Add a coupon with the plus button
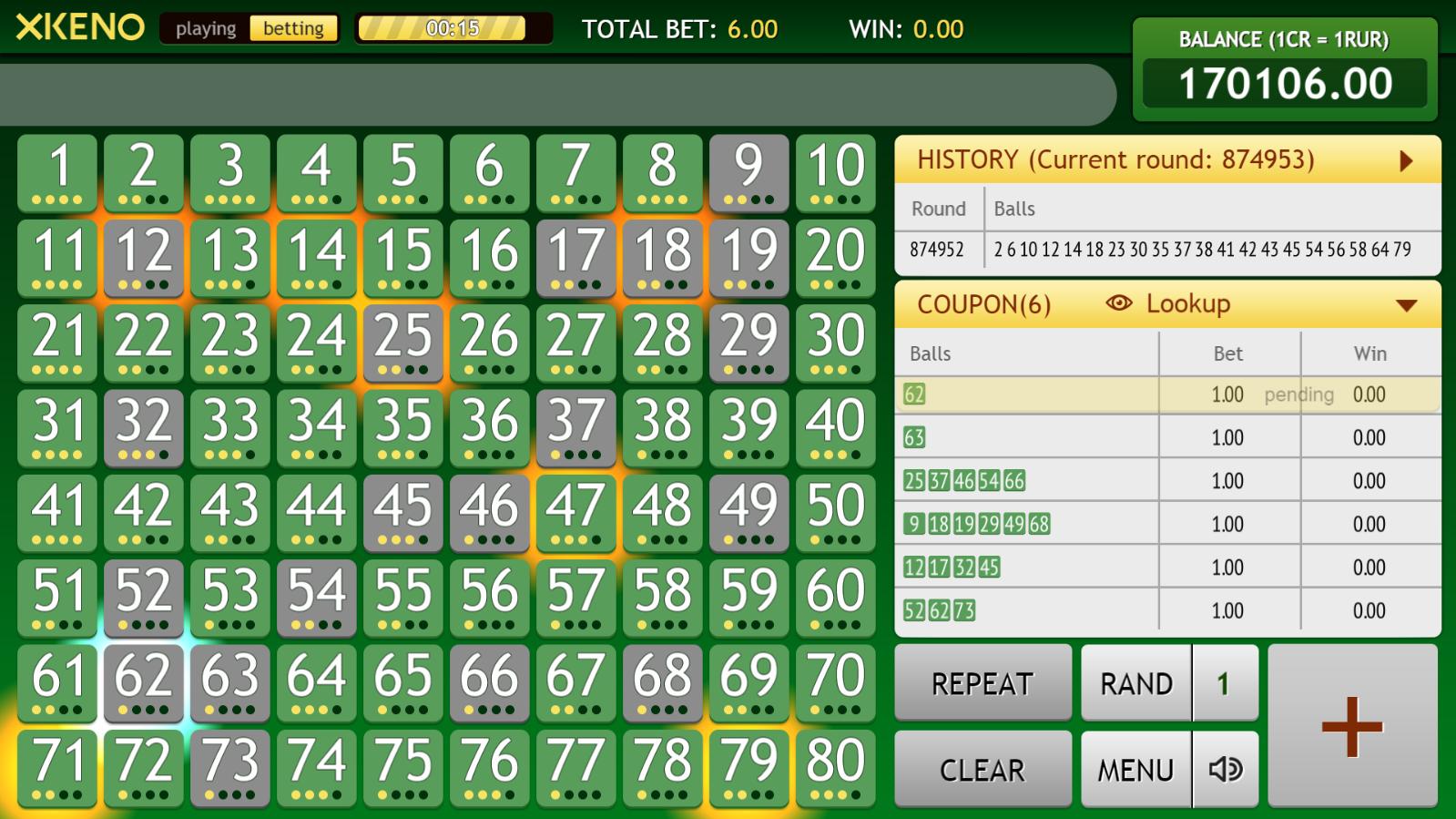Viewport: 1456px width, 819px height. 1352,726
